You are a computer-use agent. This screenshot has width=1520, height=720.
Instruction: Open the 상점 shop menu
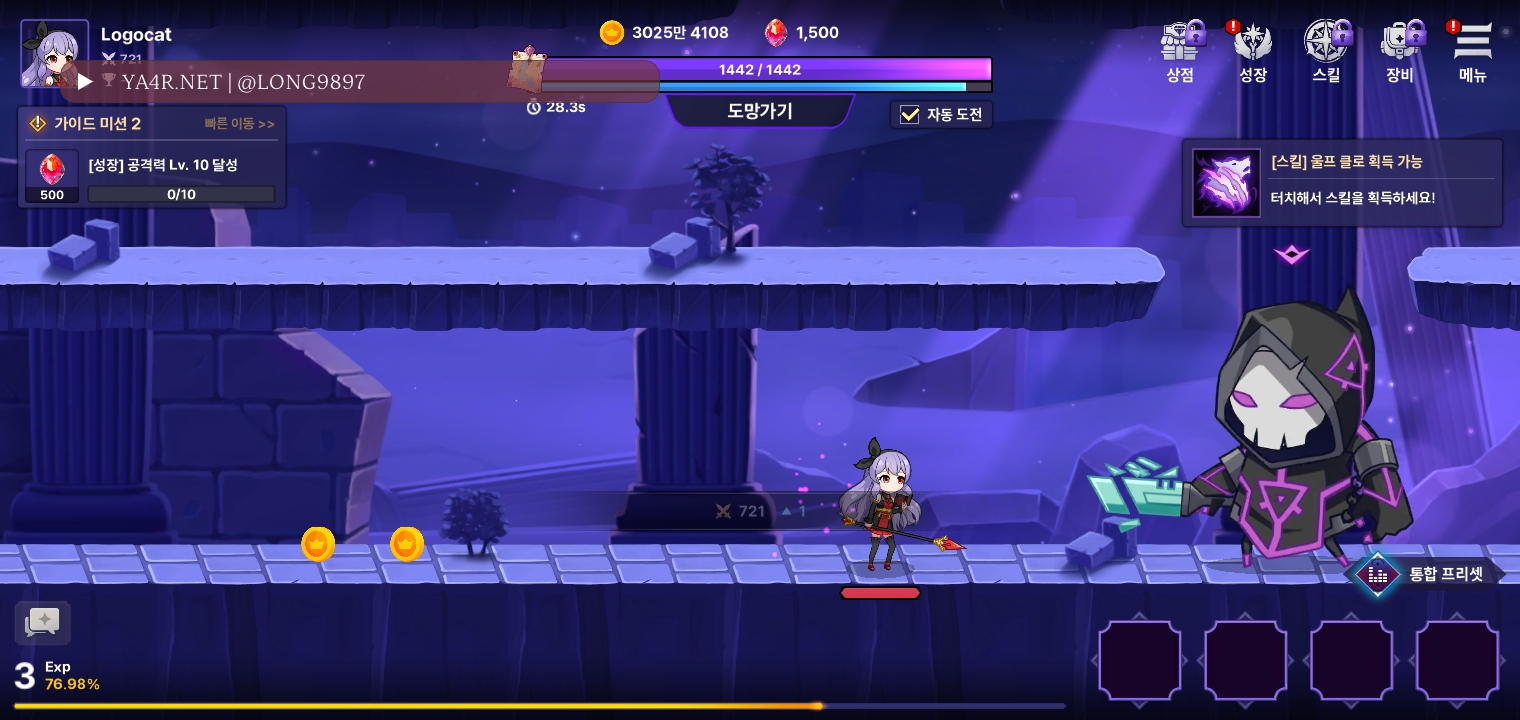coord(1182,51)
